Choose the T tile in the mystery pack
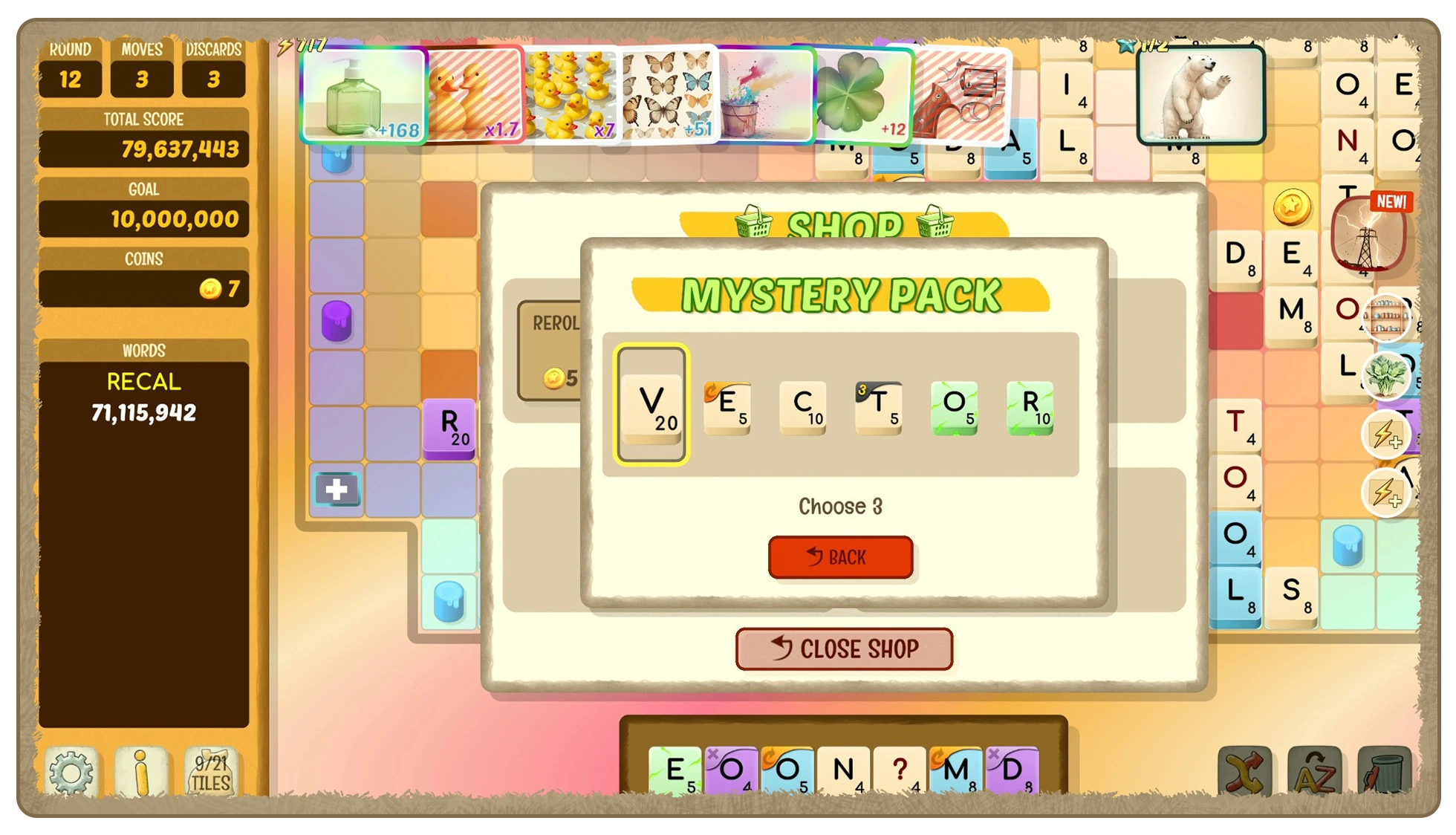Viewport: 1456px width, 835px height. tap(879, 407)
